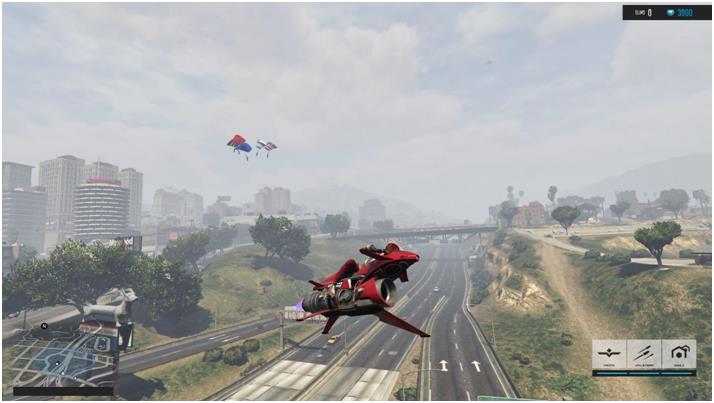This screenshot has width=714, height=403.
Task: Select the winged aircraft ability icon
Action: coord(609,355)
